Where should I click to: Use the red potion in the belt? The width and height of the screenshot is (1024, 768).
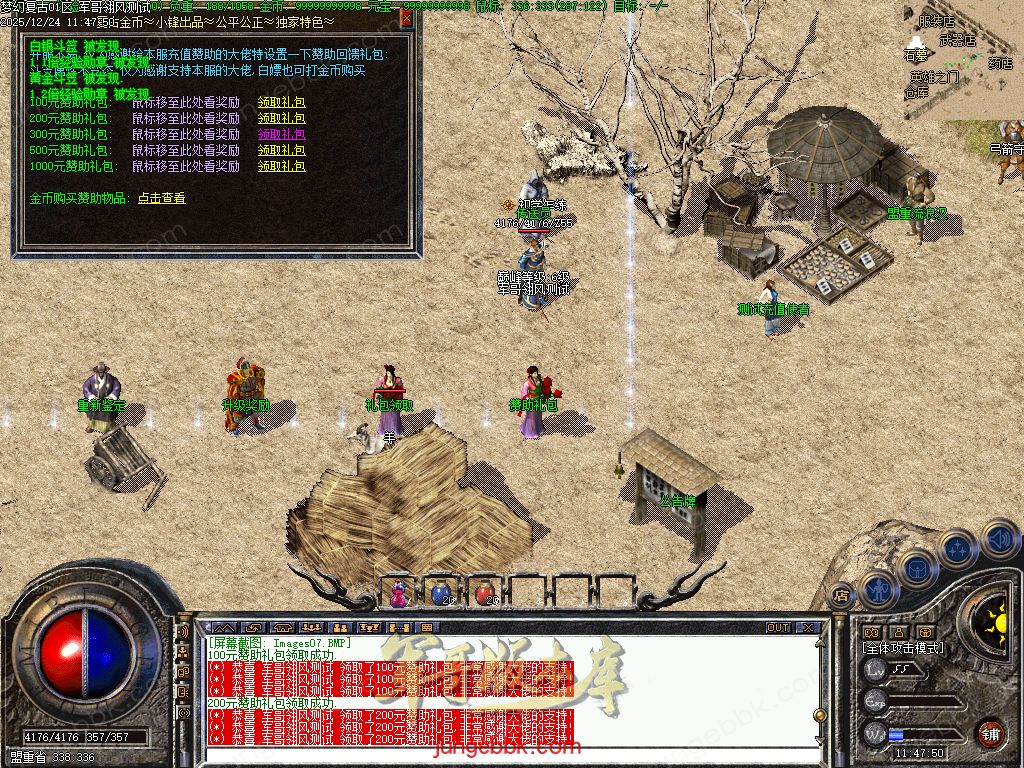coord(485,592)
